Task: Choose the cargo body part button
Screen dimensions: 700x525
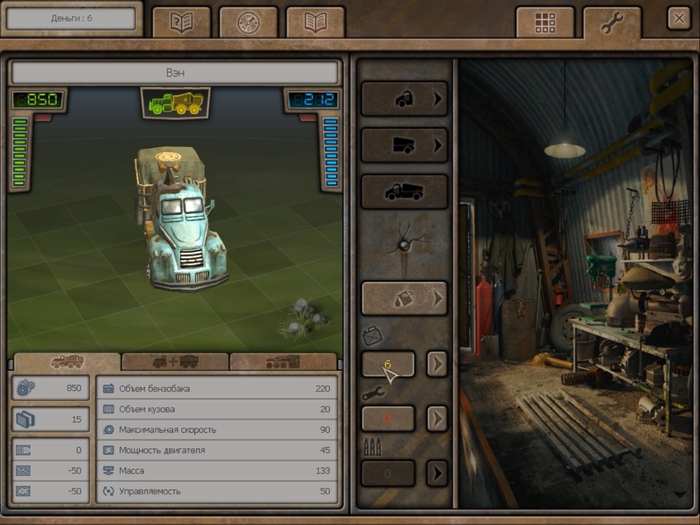Action: [404, 145]
